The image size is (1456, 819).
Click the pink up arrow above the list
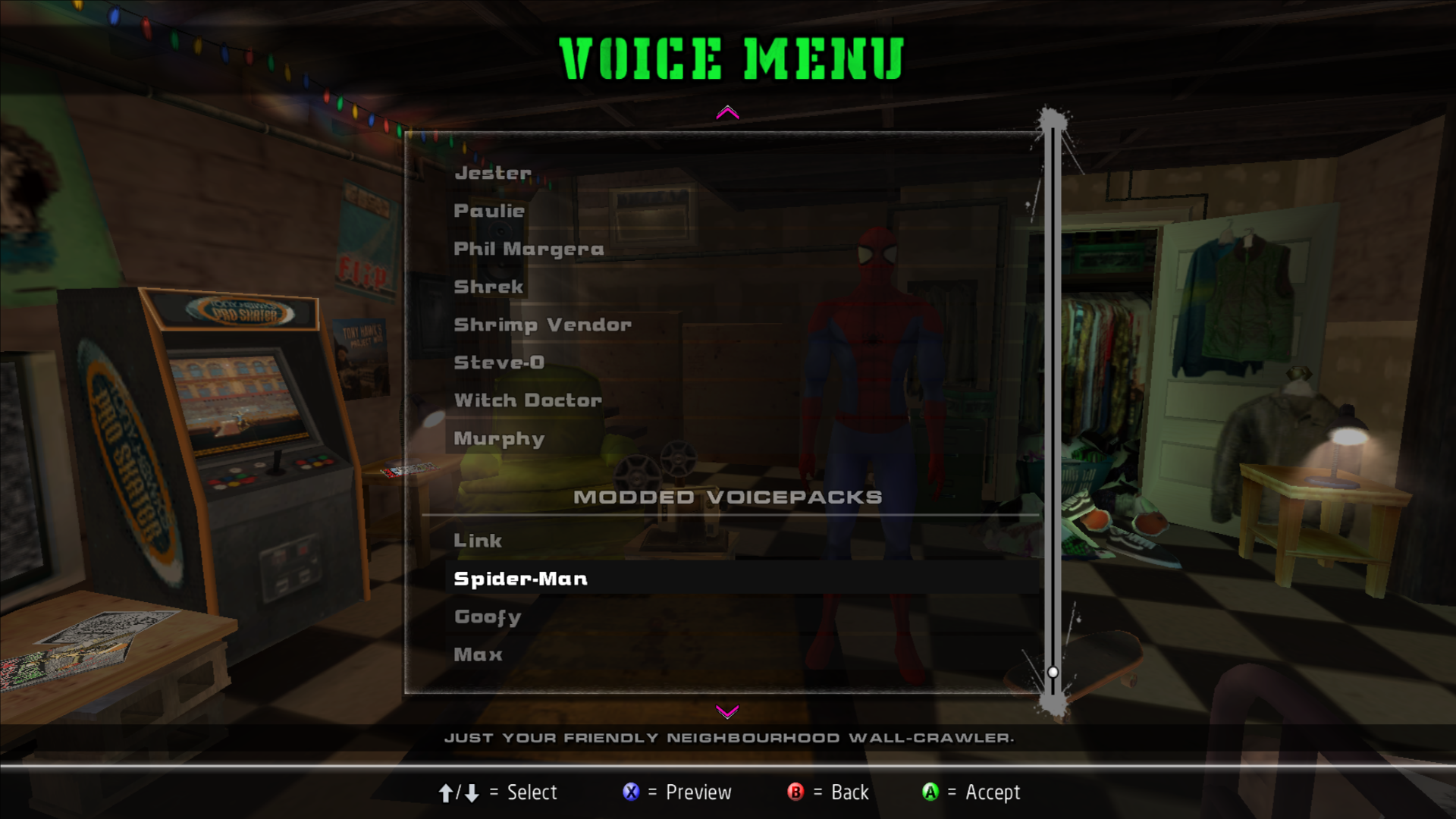click(x=727, y=113)
